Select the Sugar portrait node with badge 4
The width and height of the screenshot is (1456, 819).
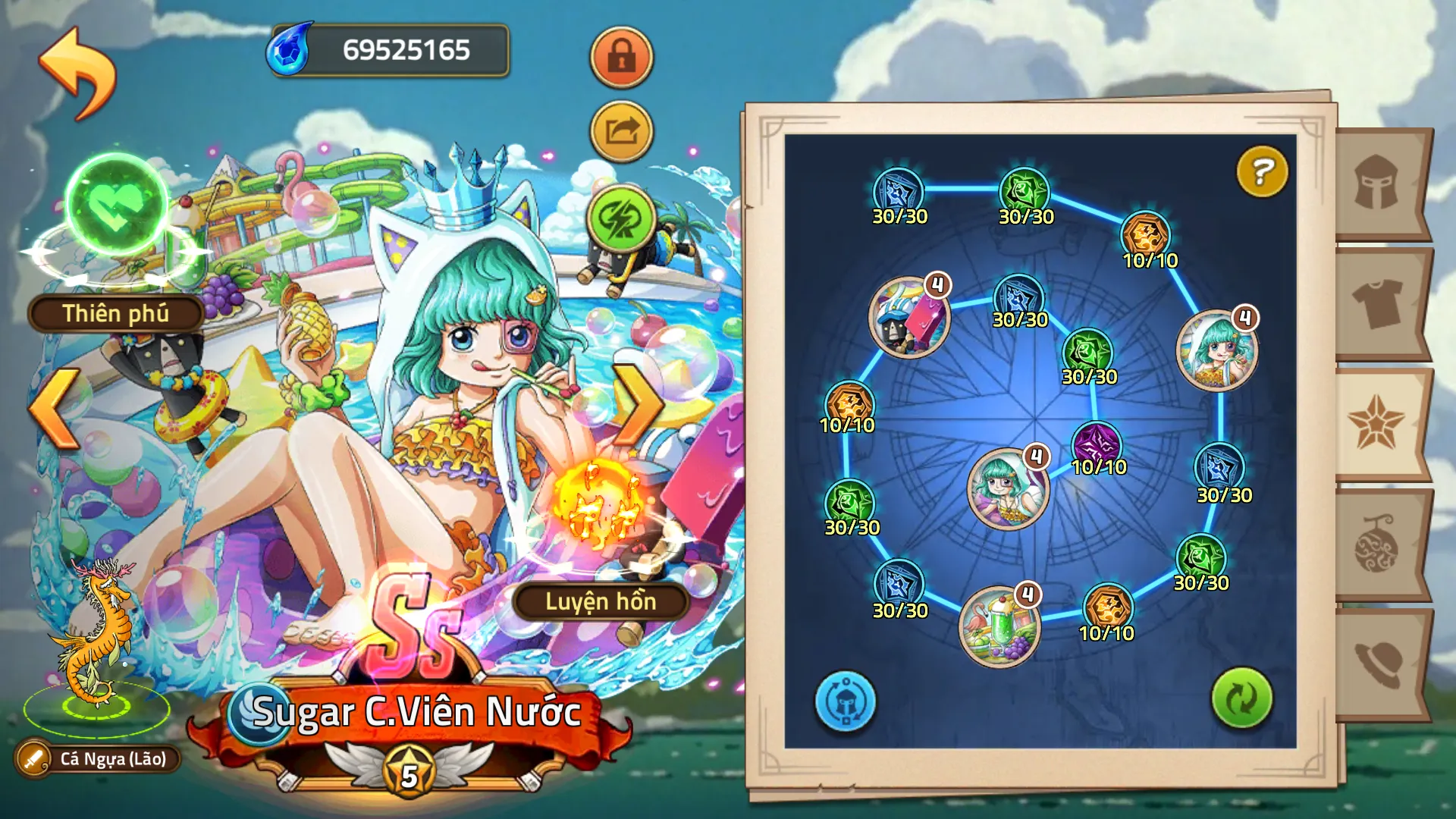[x=1009, y=489]
